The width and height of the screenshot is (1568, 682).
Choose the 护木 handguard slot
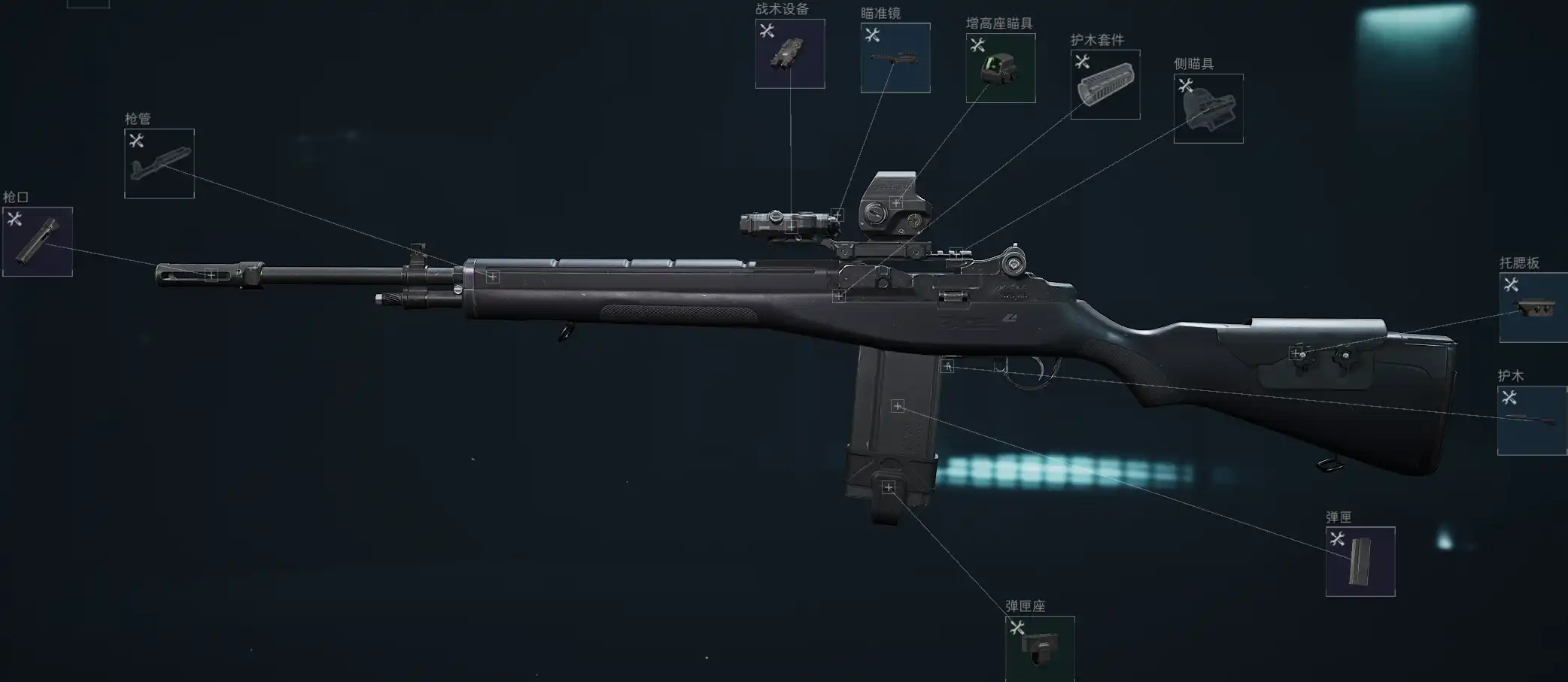tap(1532, 420)
